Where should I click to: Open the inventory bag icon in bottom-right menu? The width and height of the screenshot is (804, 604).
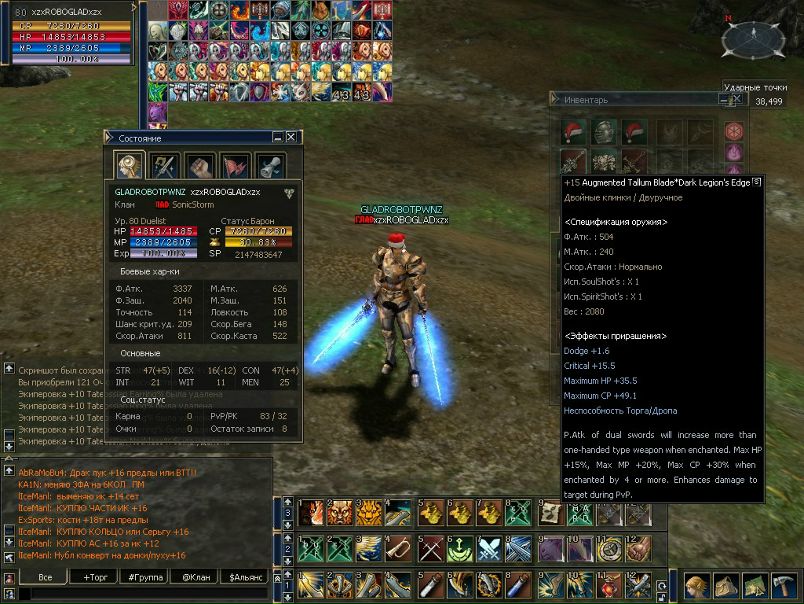(726, 586)
